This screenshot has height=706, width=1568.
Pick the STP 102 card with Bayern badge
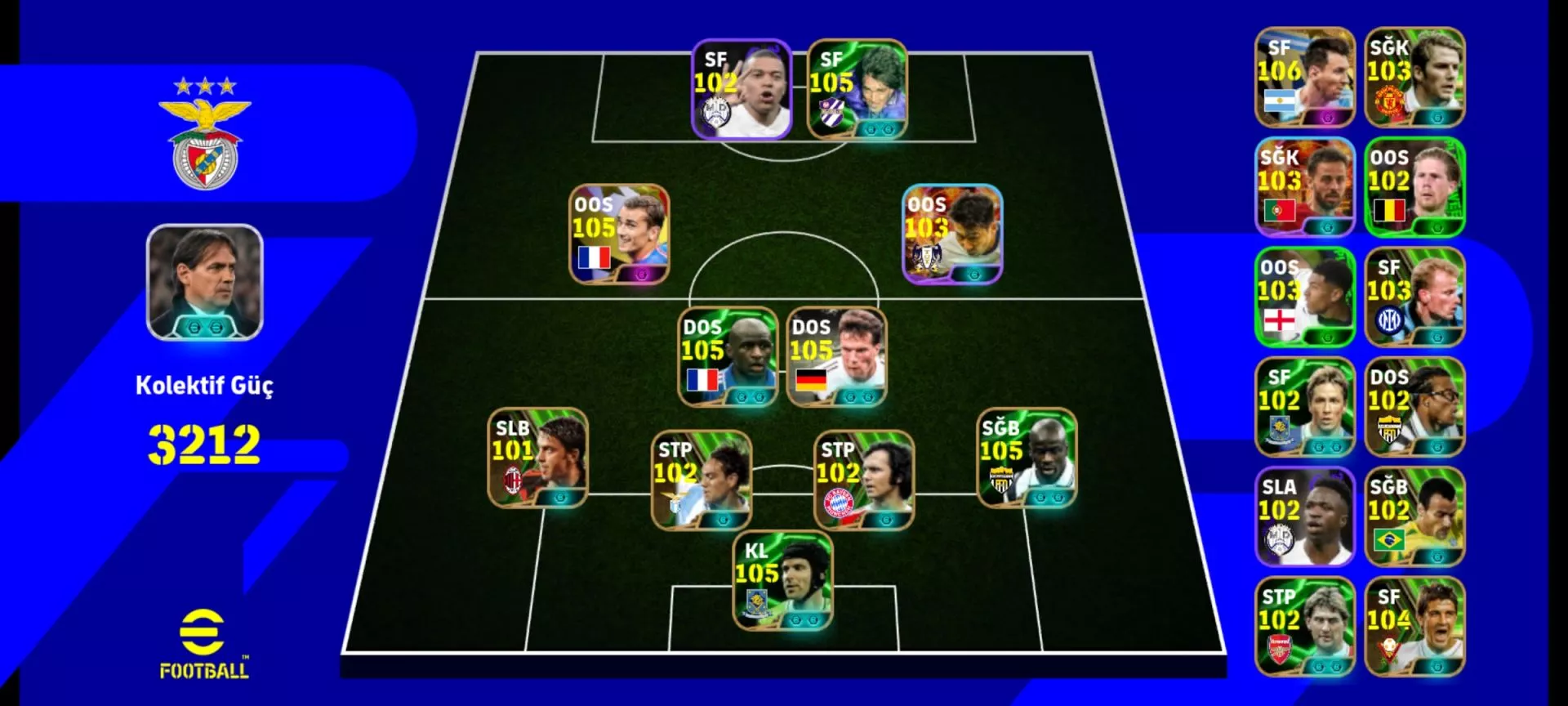click(x=864, y=480)
